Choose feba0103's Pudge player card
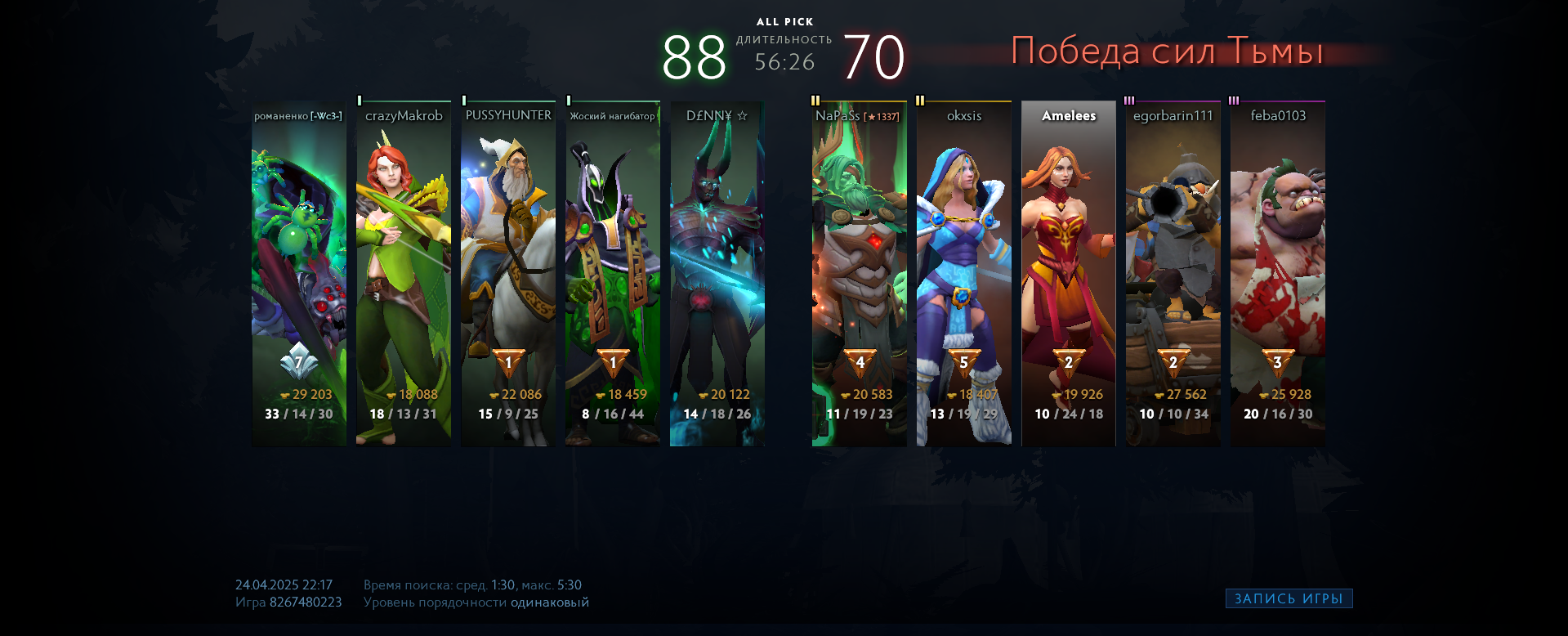The image size is (1568, 636). [1278, 274]
